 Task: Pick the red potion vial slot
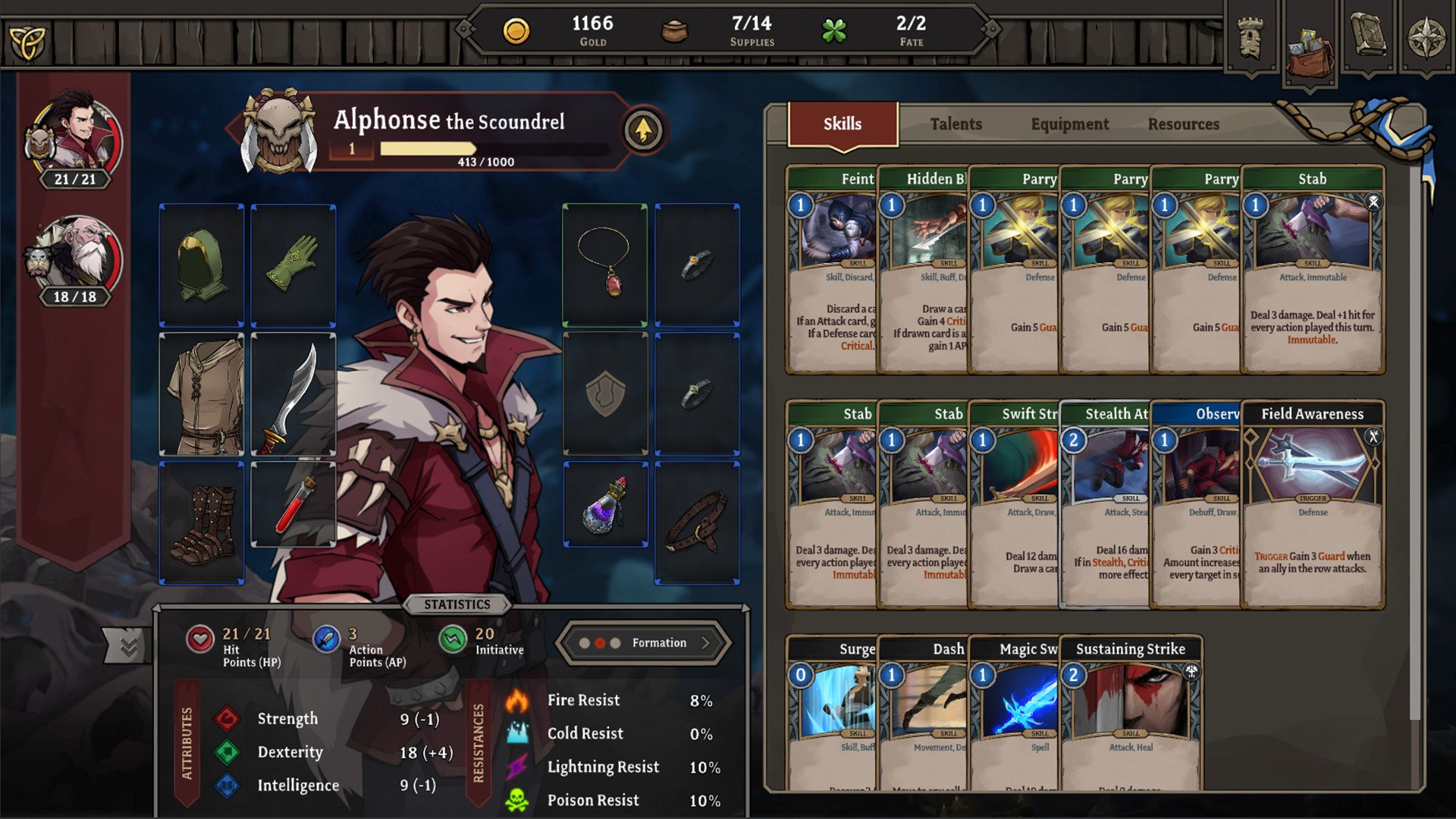pos(293,504)
